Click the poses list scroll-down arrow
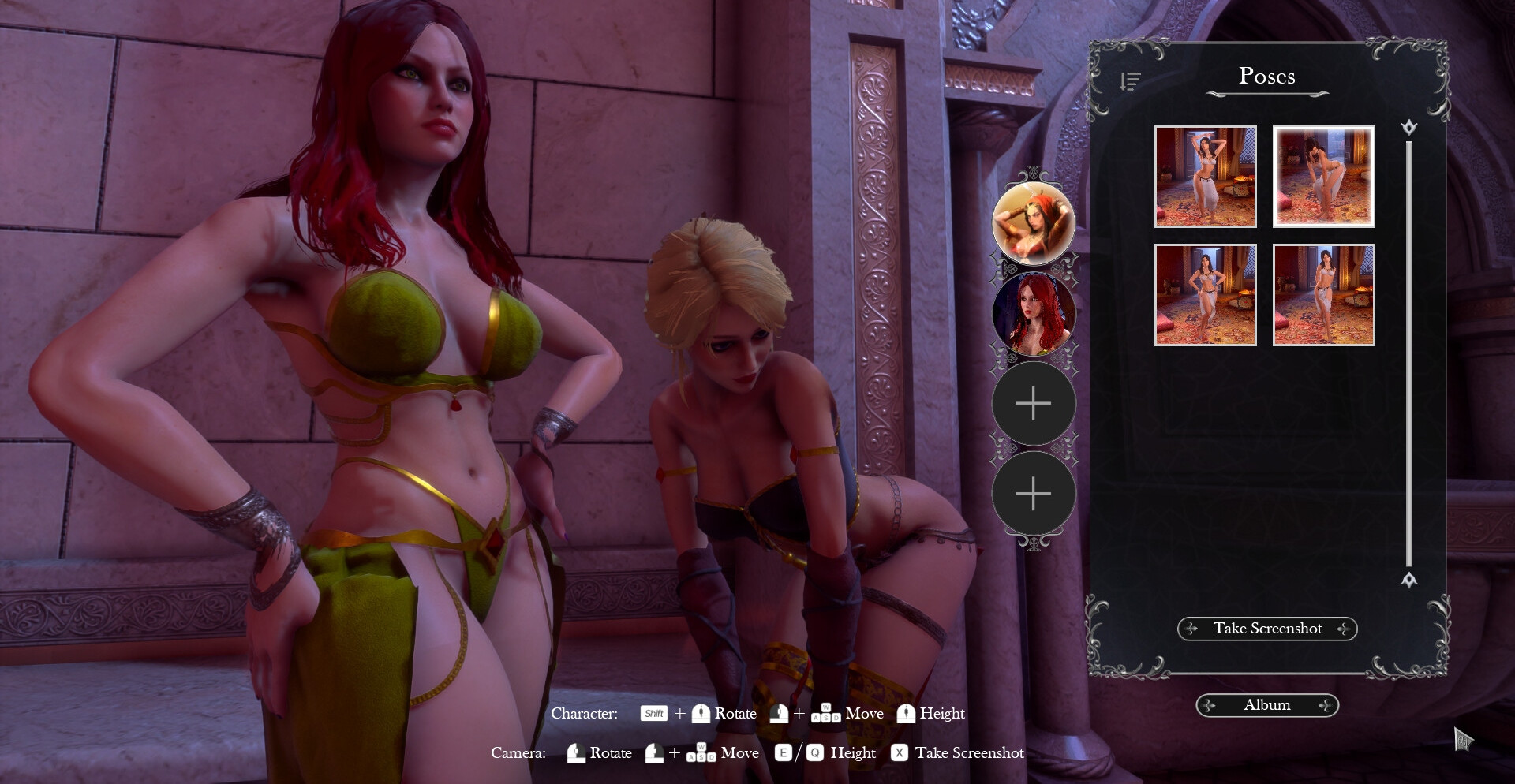This screenshot has width=1515, height=784. click(x=1409, y=580)
